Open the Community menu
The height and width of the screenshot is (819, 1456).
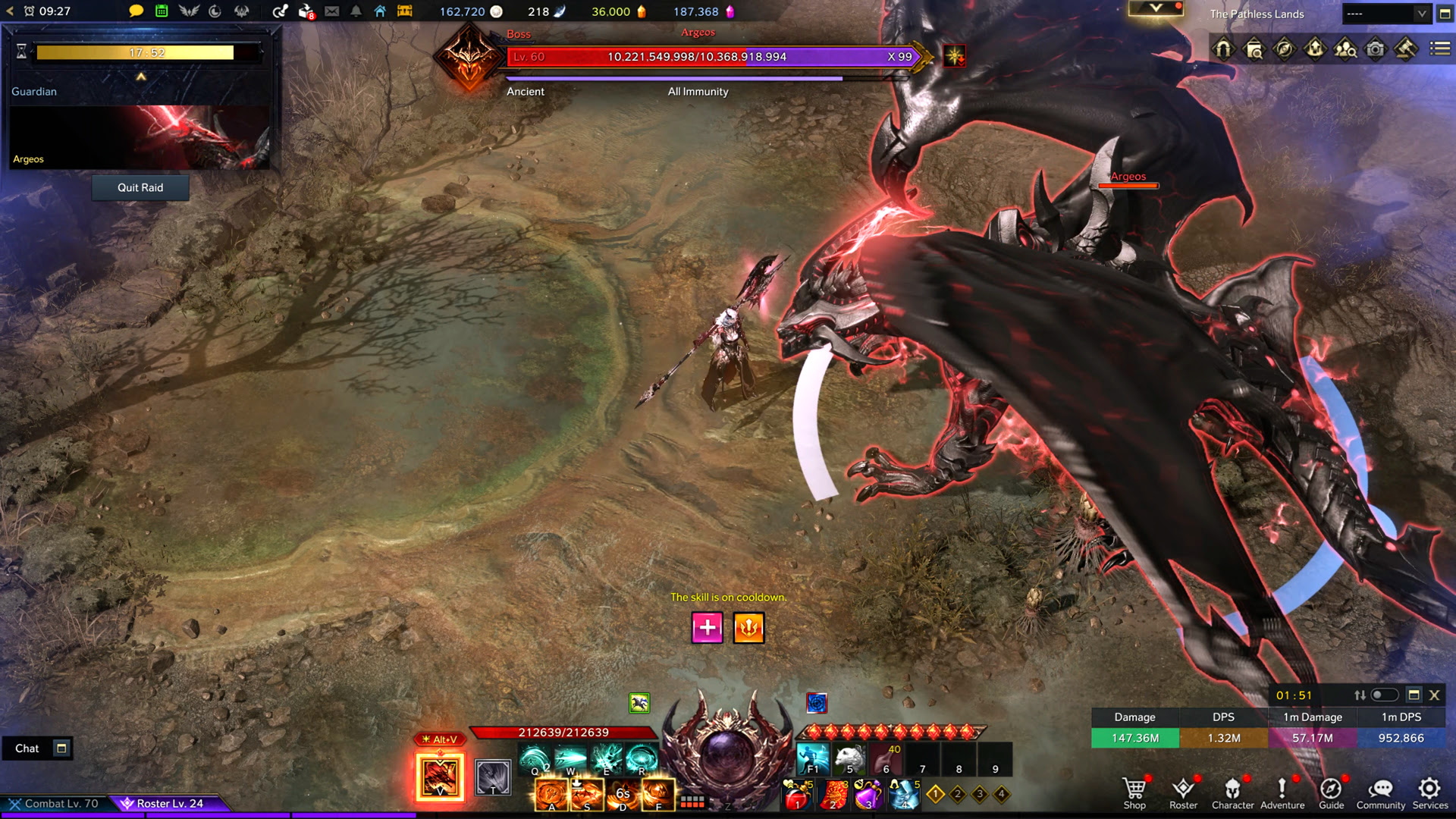(1380, 793)
